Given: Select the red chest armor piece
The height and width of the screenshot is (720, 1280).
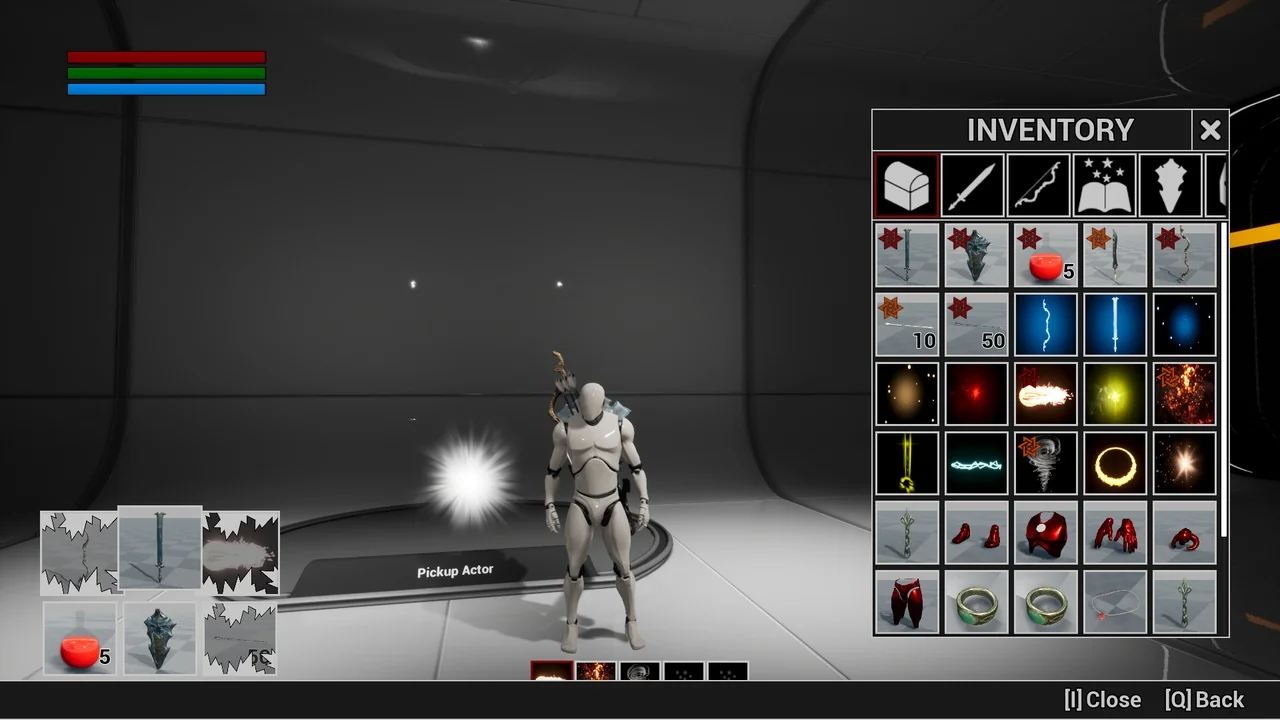Looking at the screenshot, I should 1046,533.
